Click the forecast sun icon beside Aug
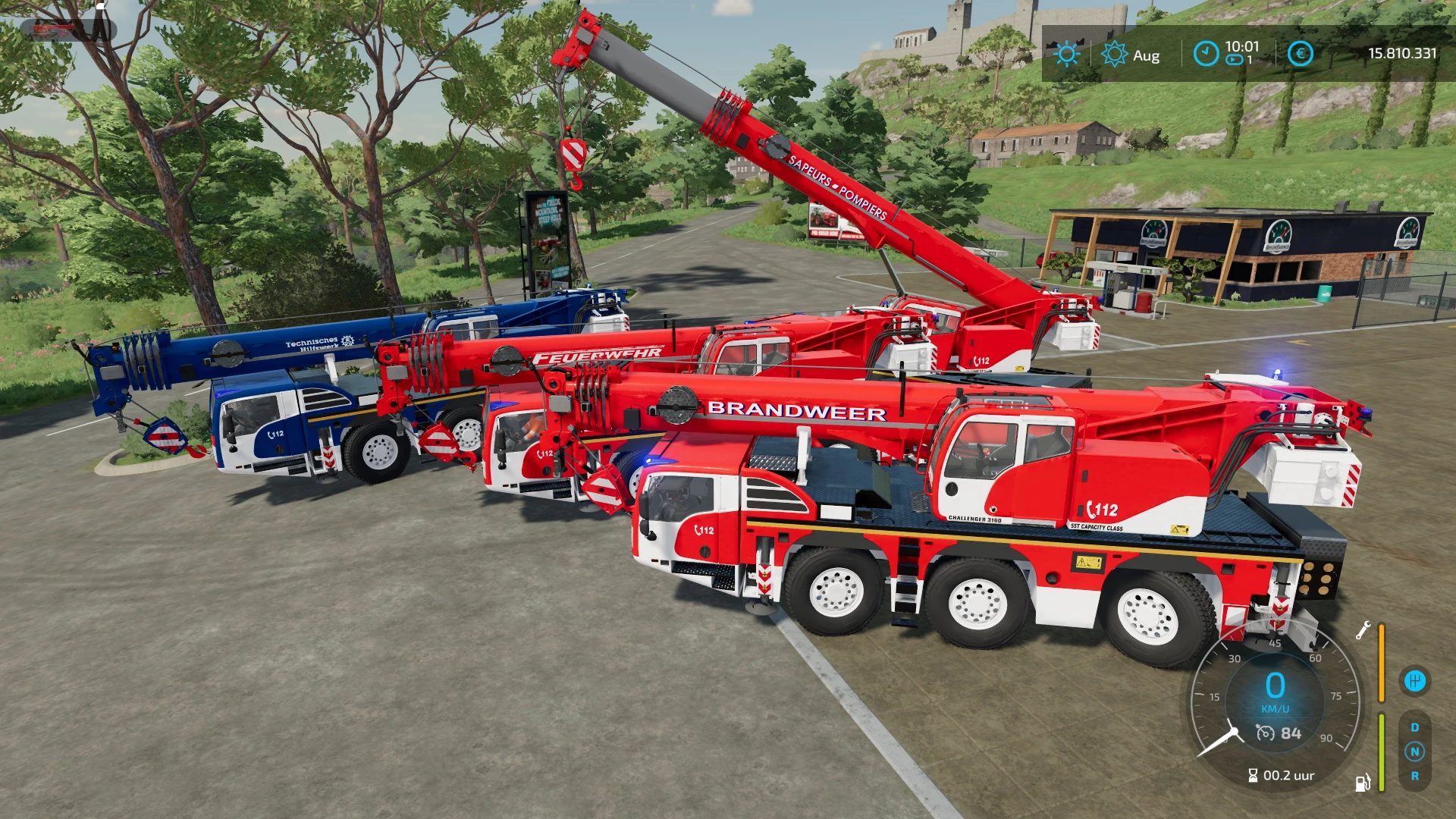Viewport: 1456px width, 819px height. [x=1113, y=54]
